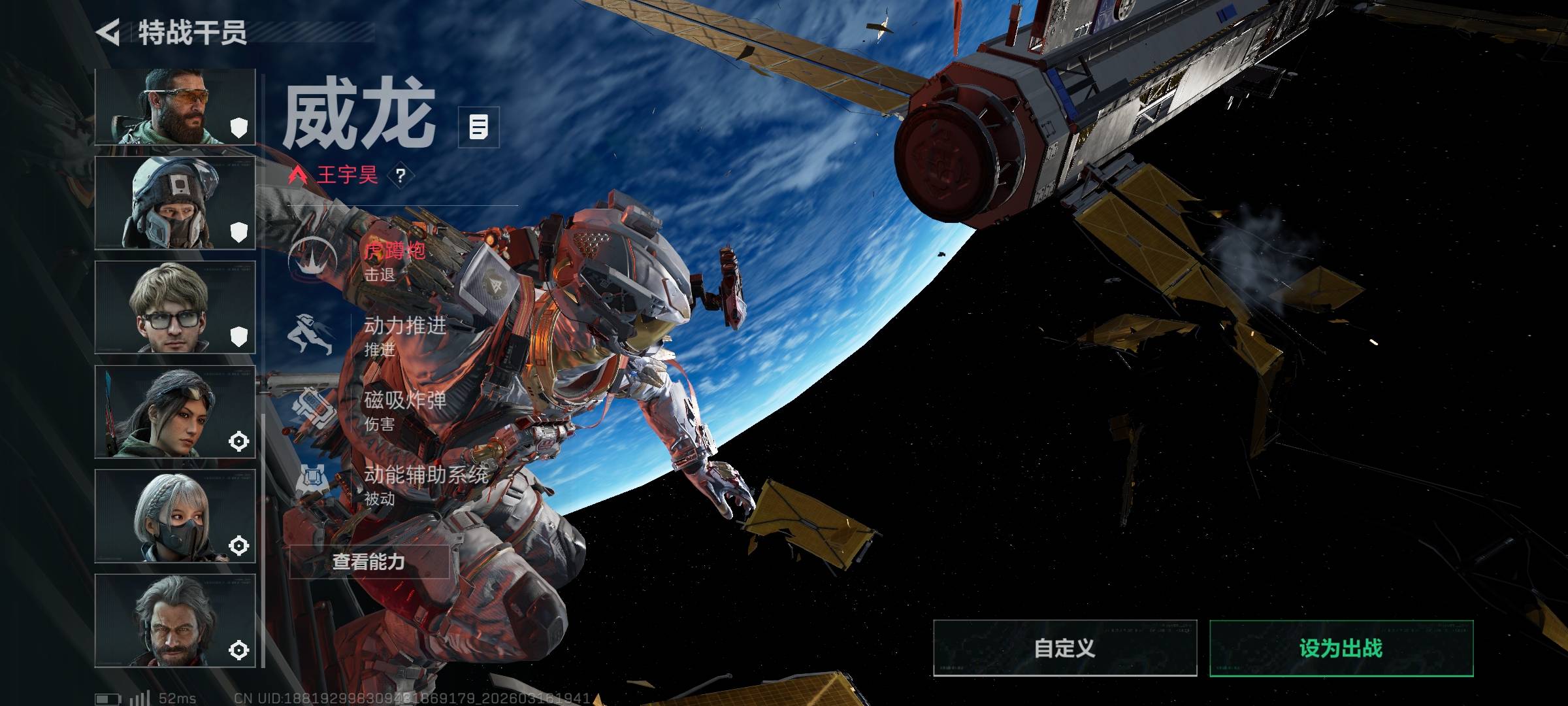Select the grey-haired older bearded operator
The image size is (1568, 706).
tap(175, 621)
